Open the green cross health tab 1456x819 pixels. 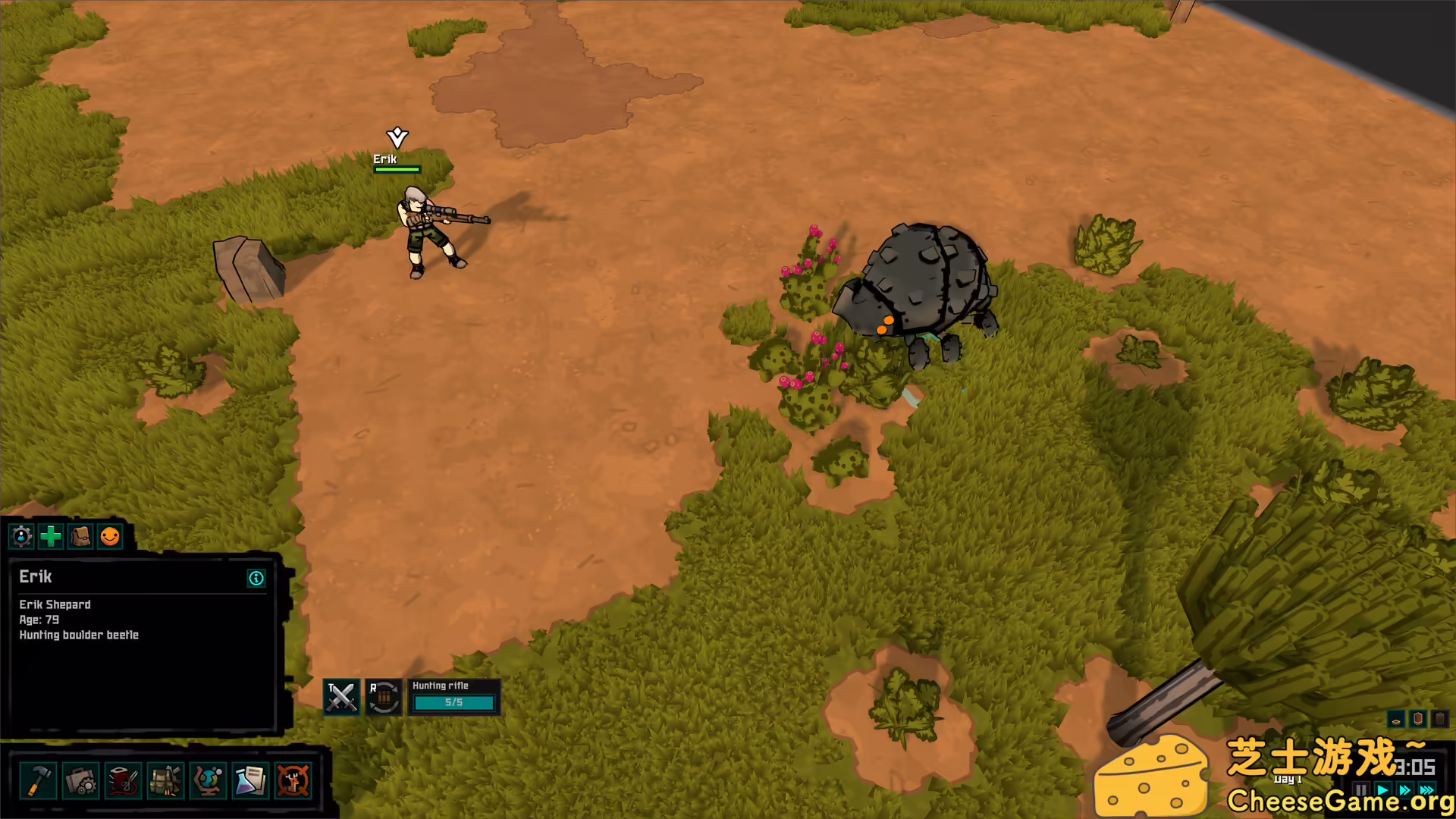click(51, 537)
